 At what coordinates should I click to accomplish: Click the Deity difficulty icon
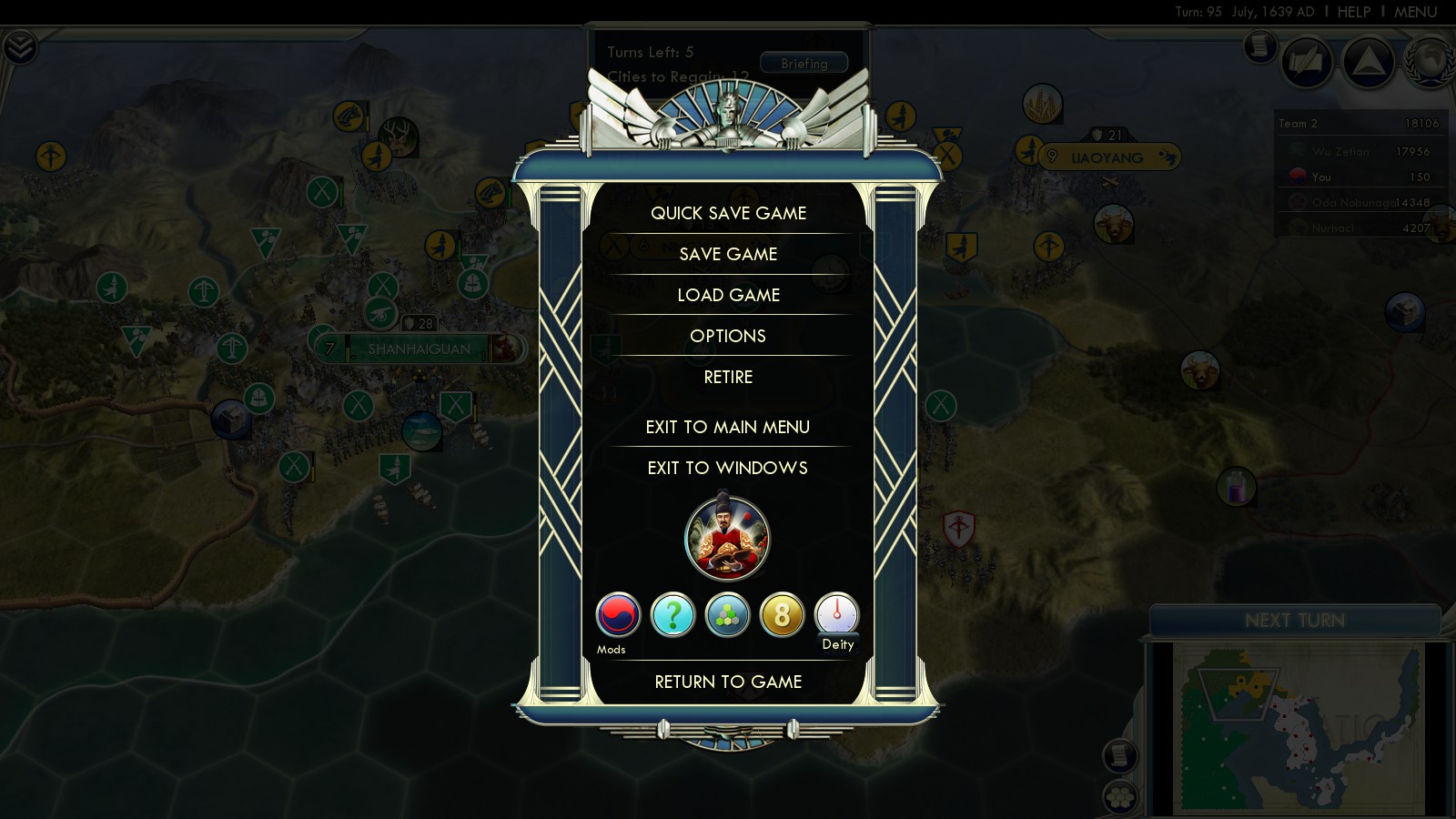pyautogui.click(x=836, y=615)
